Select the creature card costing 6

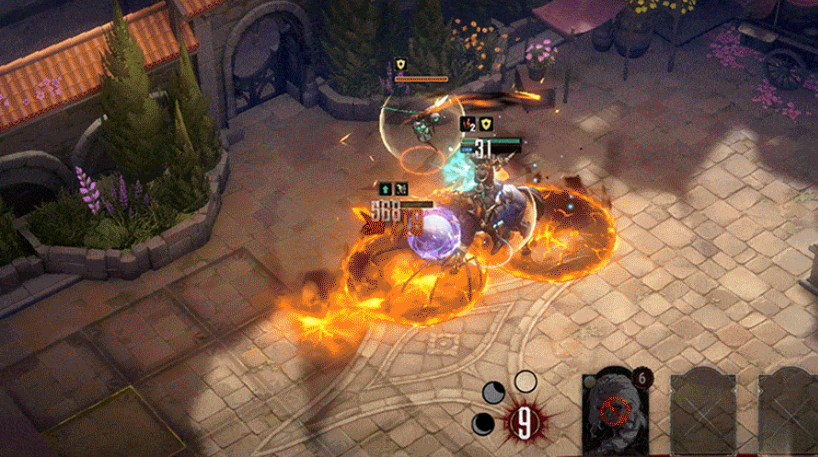point(615,412)
